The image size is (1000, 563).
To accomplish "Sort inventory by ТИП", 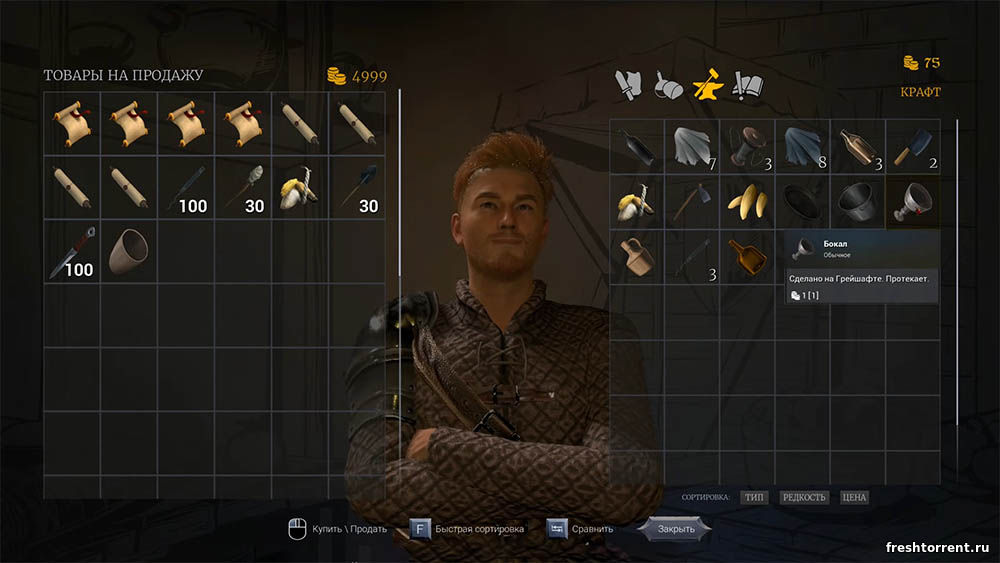I will coord(754,497).
